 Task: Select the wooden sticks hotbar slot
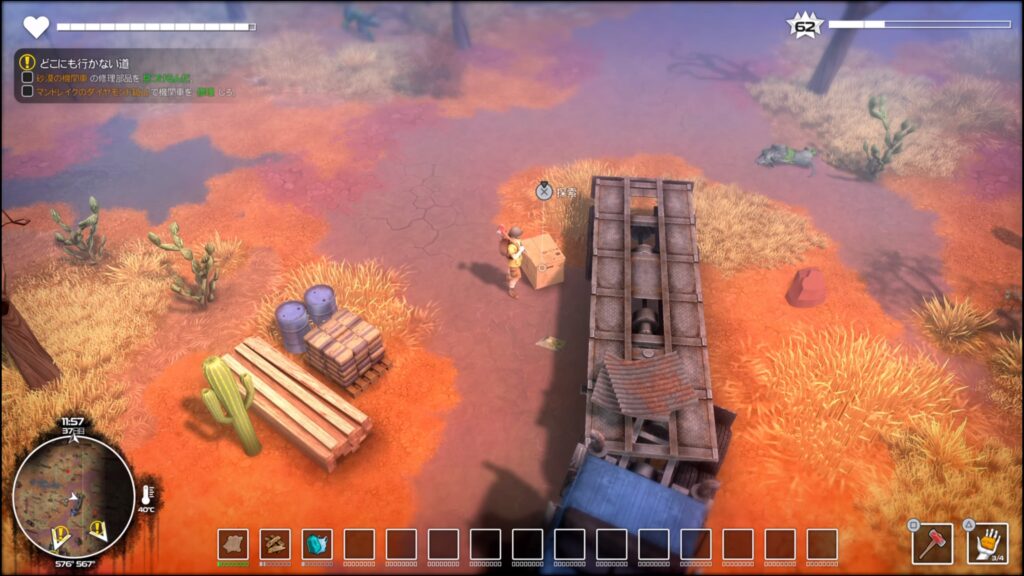point(275,543)
